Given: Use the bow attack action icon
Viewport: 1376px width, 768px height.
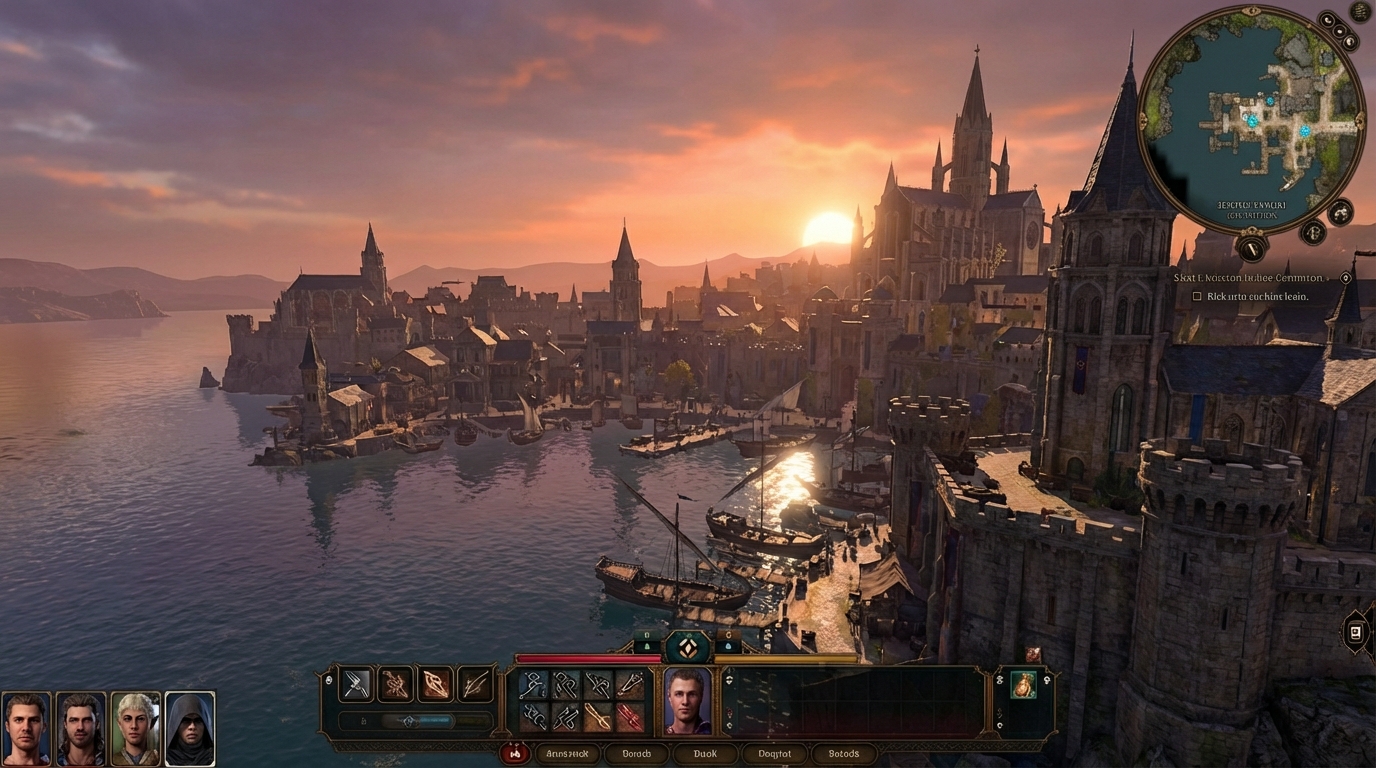Looking at the screenshot, I should coord(476,684).
